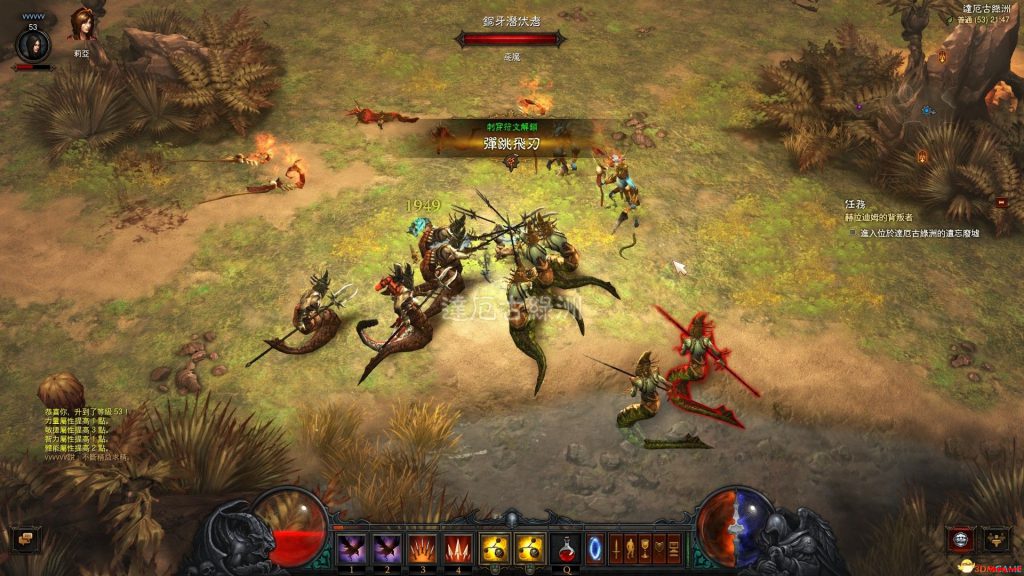Click the skull button in bottom-right corner
1024x576 pixels.
pos(962,539)
